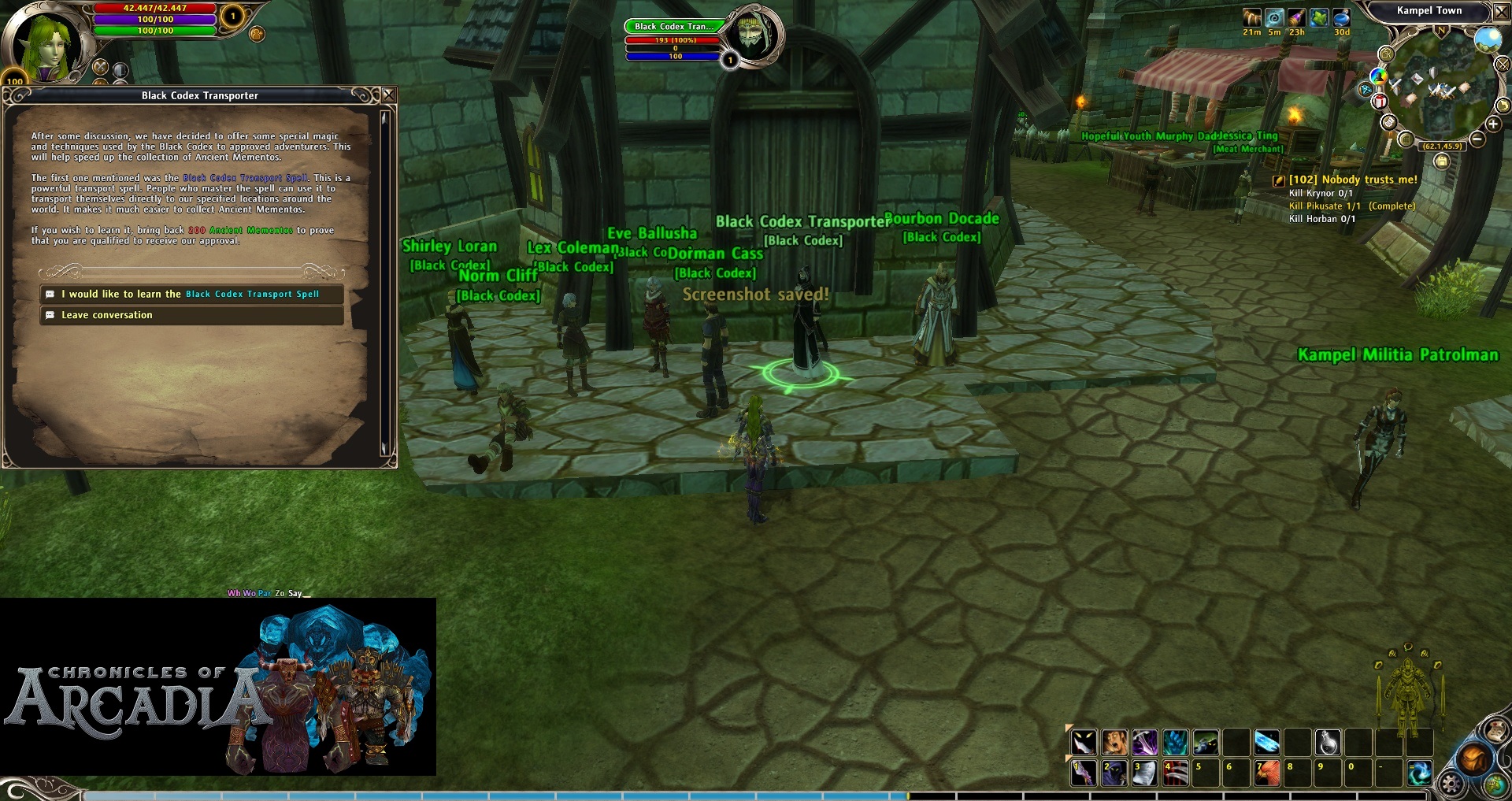Close the Kampel Town minimap panel
Viewport: 1512px width, 801px height.
[1501, 12]
